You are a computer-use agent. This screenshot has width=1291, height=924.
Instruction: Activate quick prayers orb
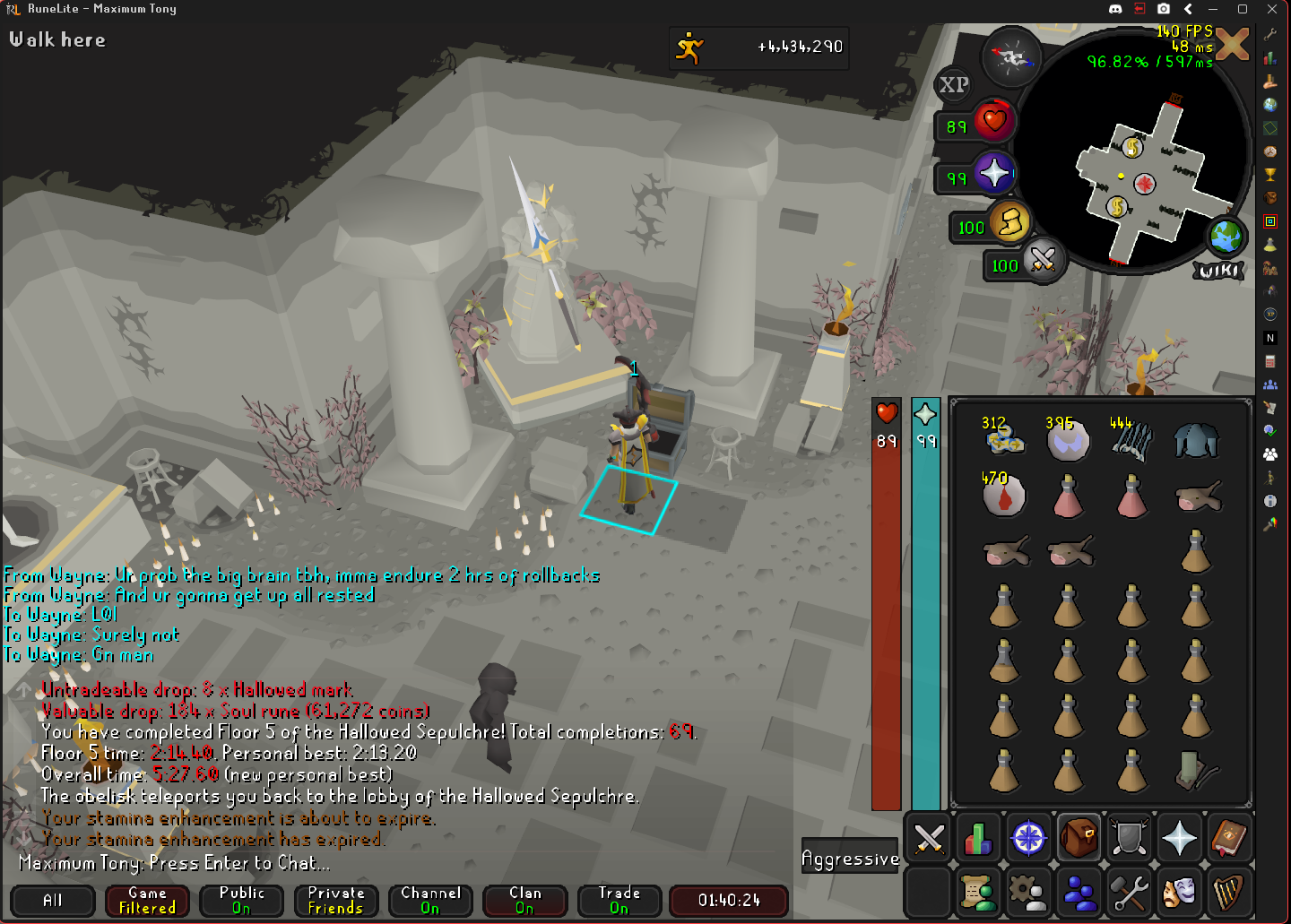(x=993, y=173)
